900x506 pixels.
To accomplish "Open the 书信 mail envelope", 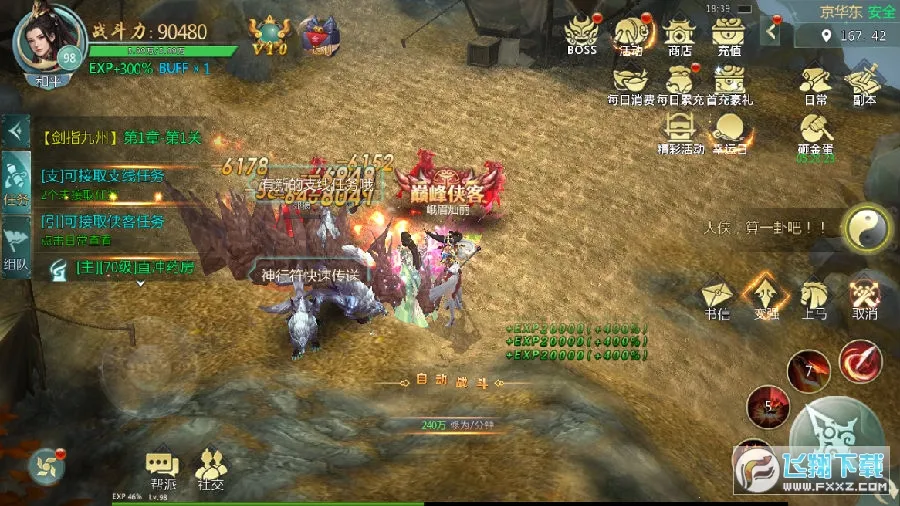I will [x=717, y=295].
